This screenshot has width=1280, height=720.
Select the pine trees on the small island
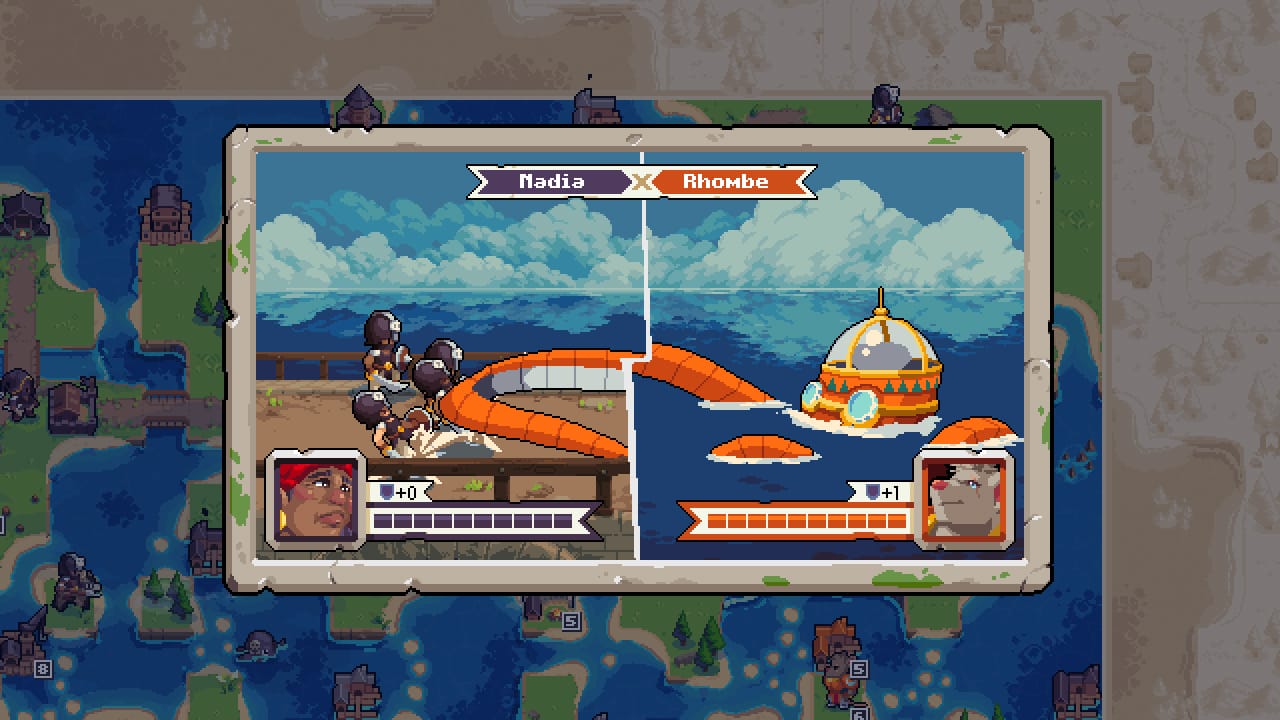pyautogui.click(x=163, y=594)
